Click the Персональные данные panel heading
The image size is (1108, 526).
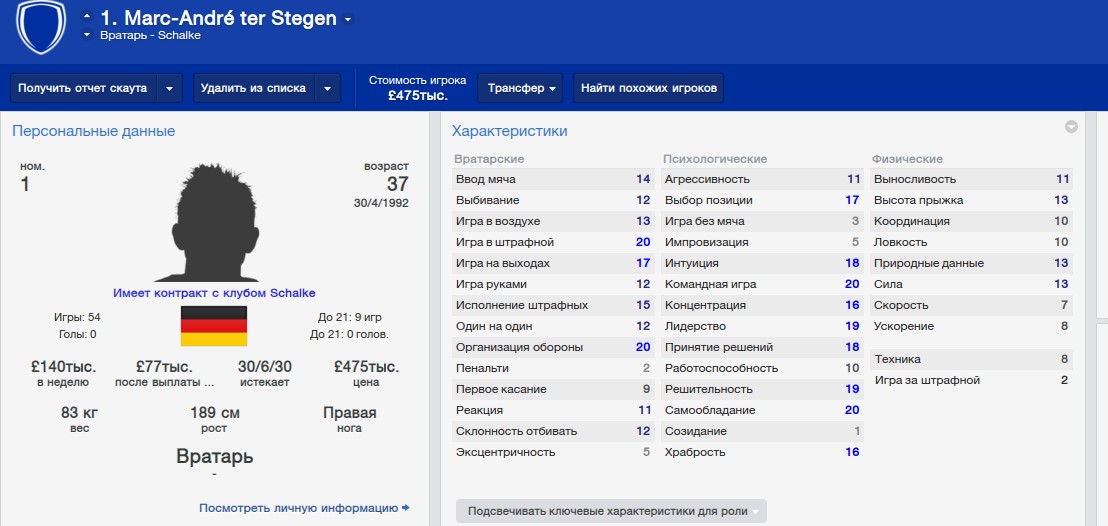tap(93, 131)
